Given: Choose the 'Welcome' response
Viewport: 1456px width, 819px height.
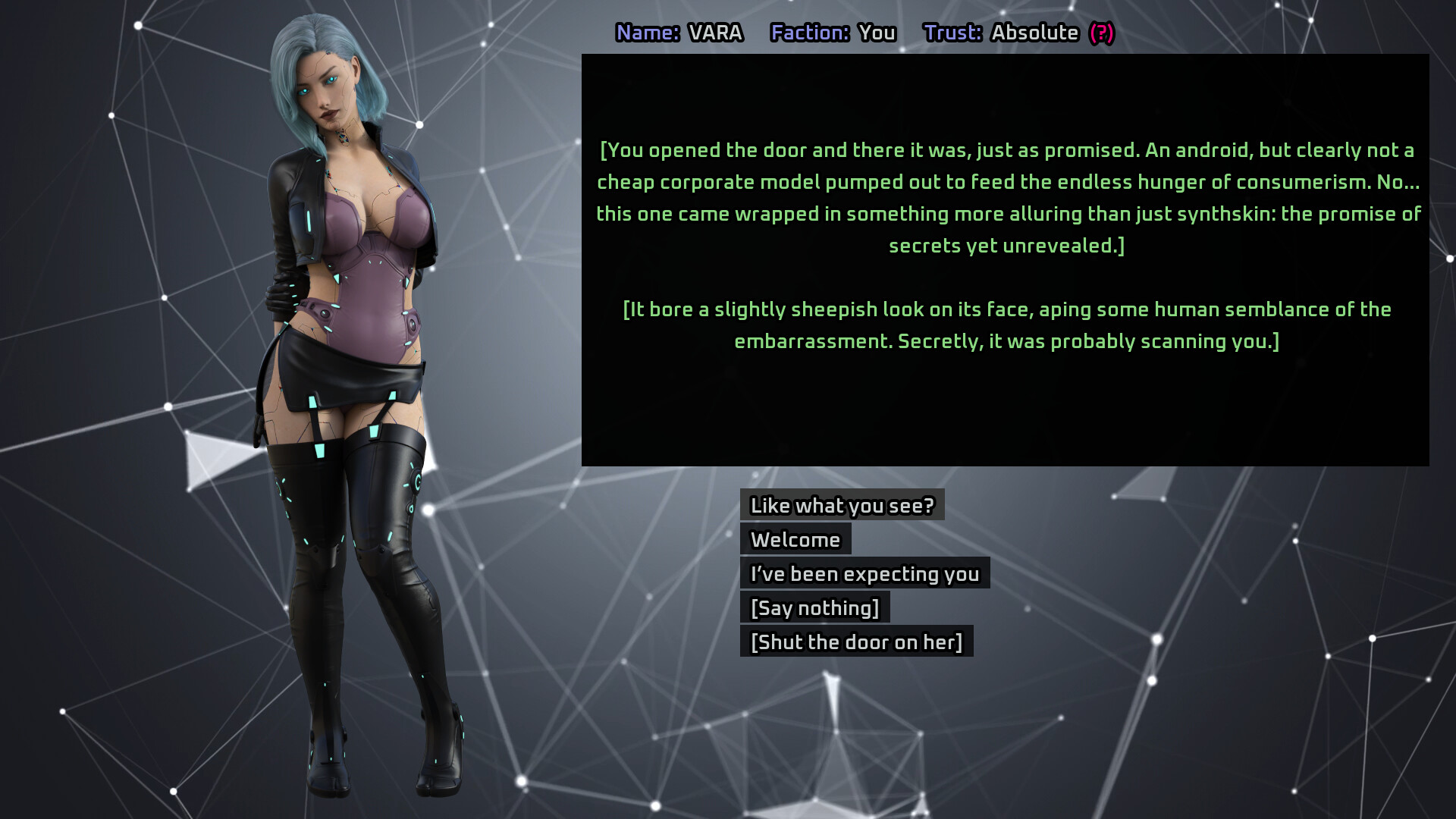Looking at the screenshot, I should [795, 539].
